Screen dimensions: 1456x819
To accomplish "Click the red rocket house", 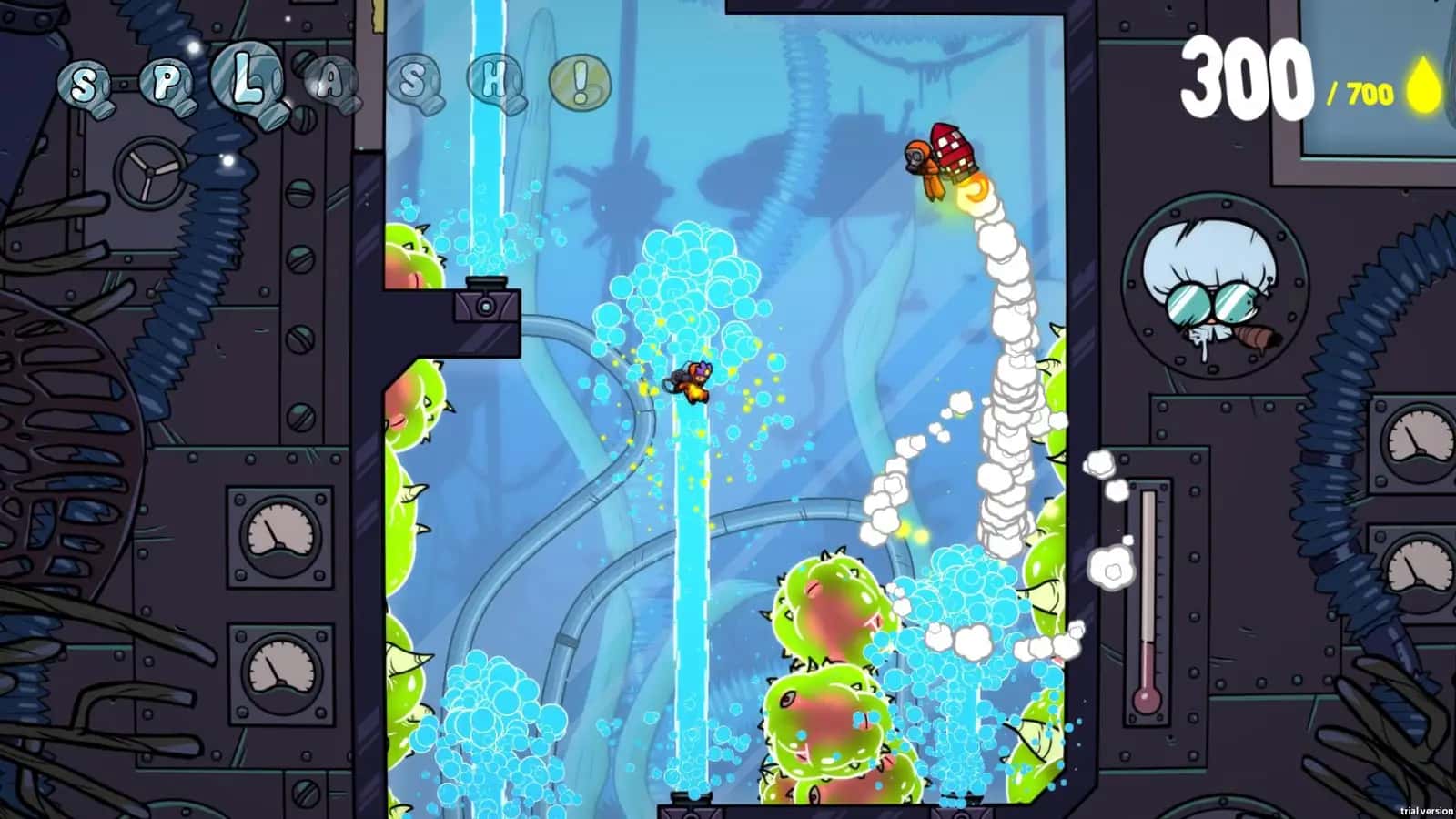I will click(950, 155).
